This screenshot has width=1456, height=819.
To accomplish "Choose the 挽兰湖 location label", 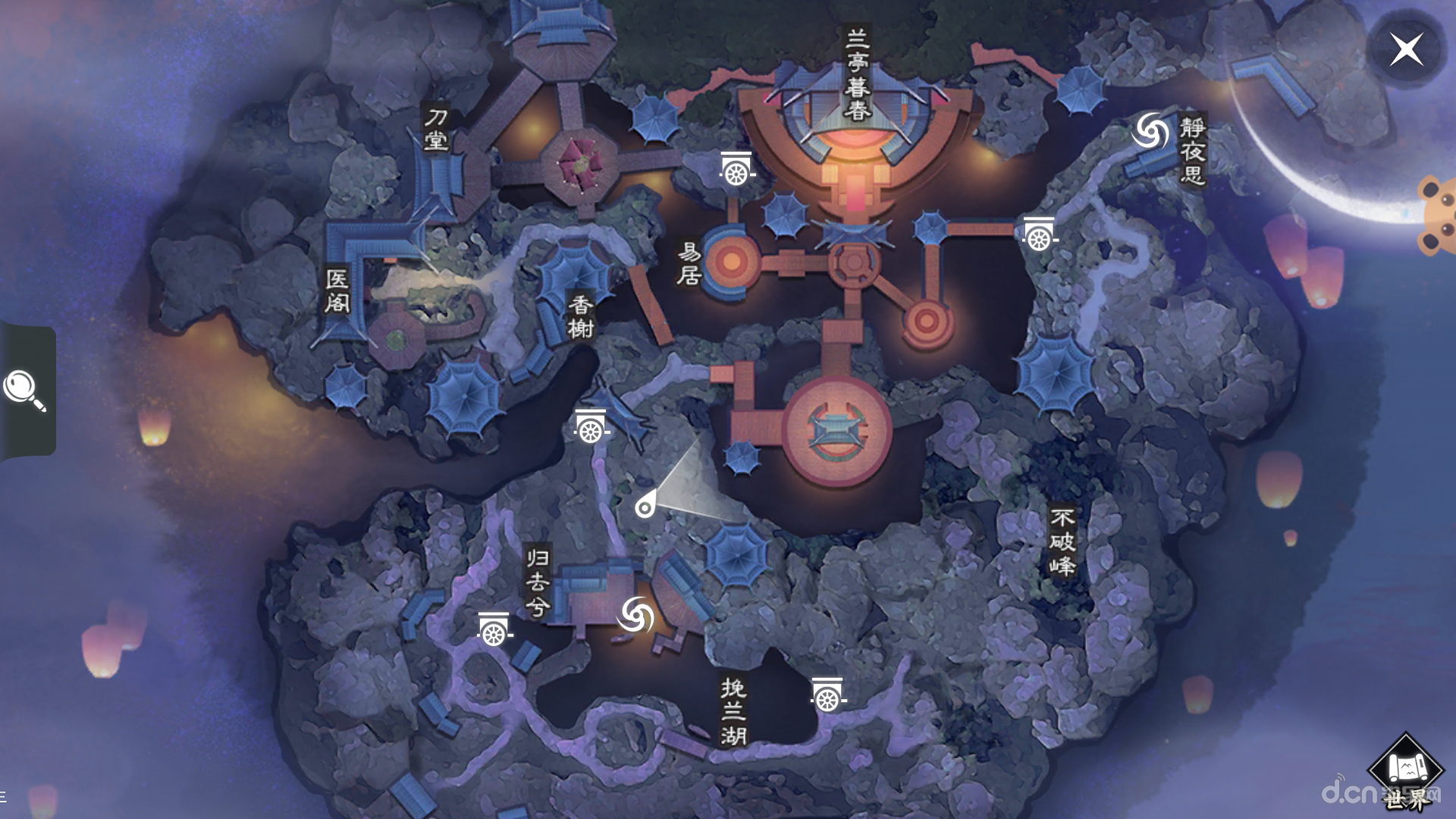I will click(x=733, y=711).
